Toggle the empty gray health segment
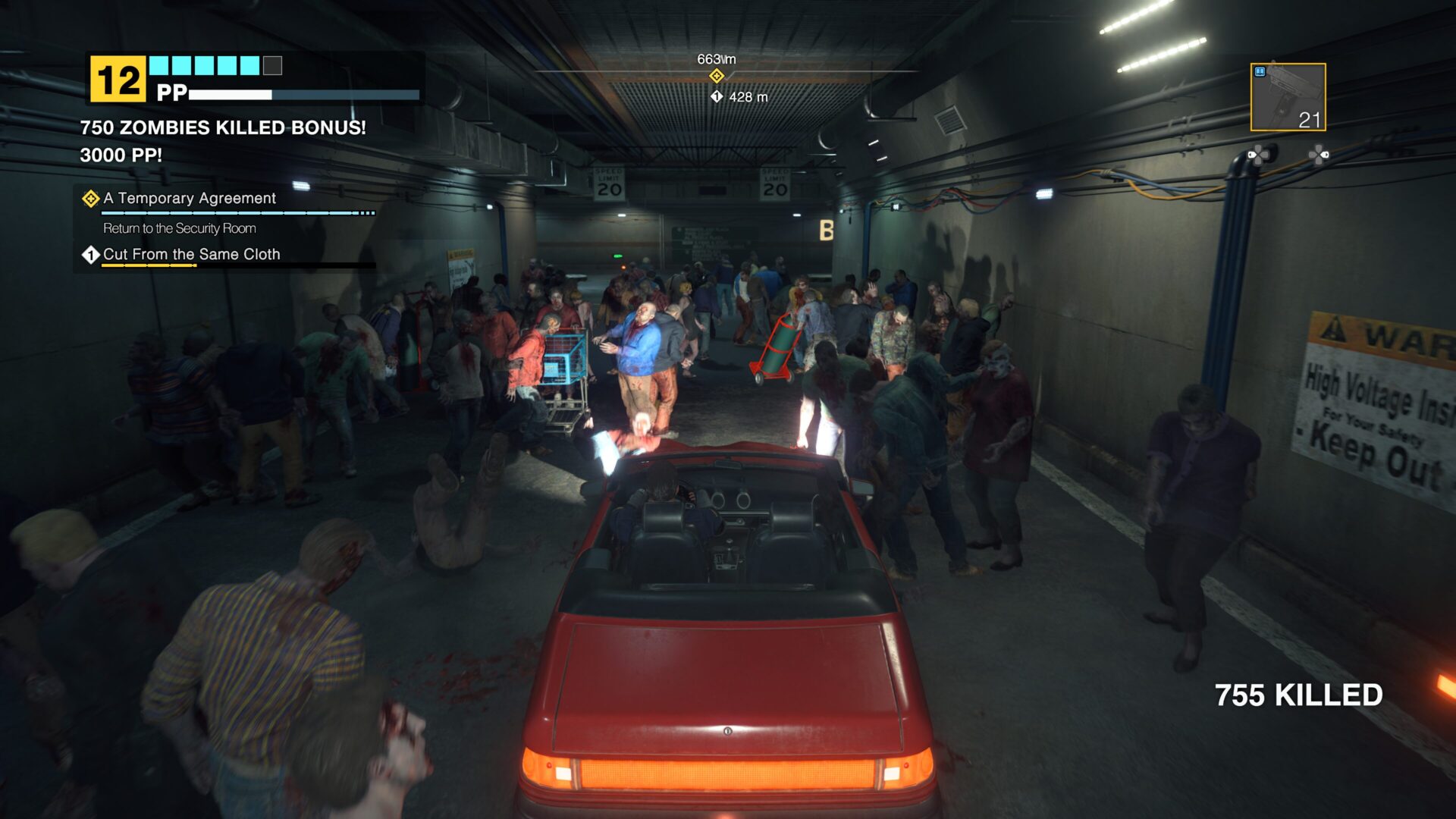 [x=271, y=65]
